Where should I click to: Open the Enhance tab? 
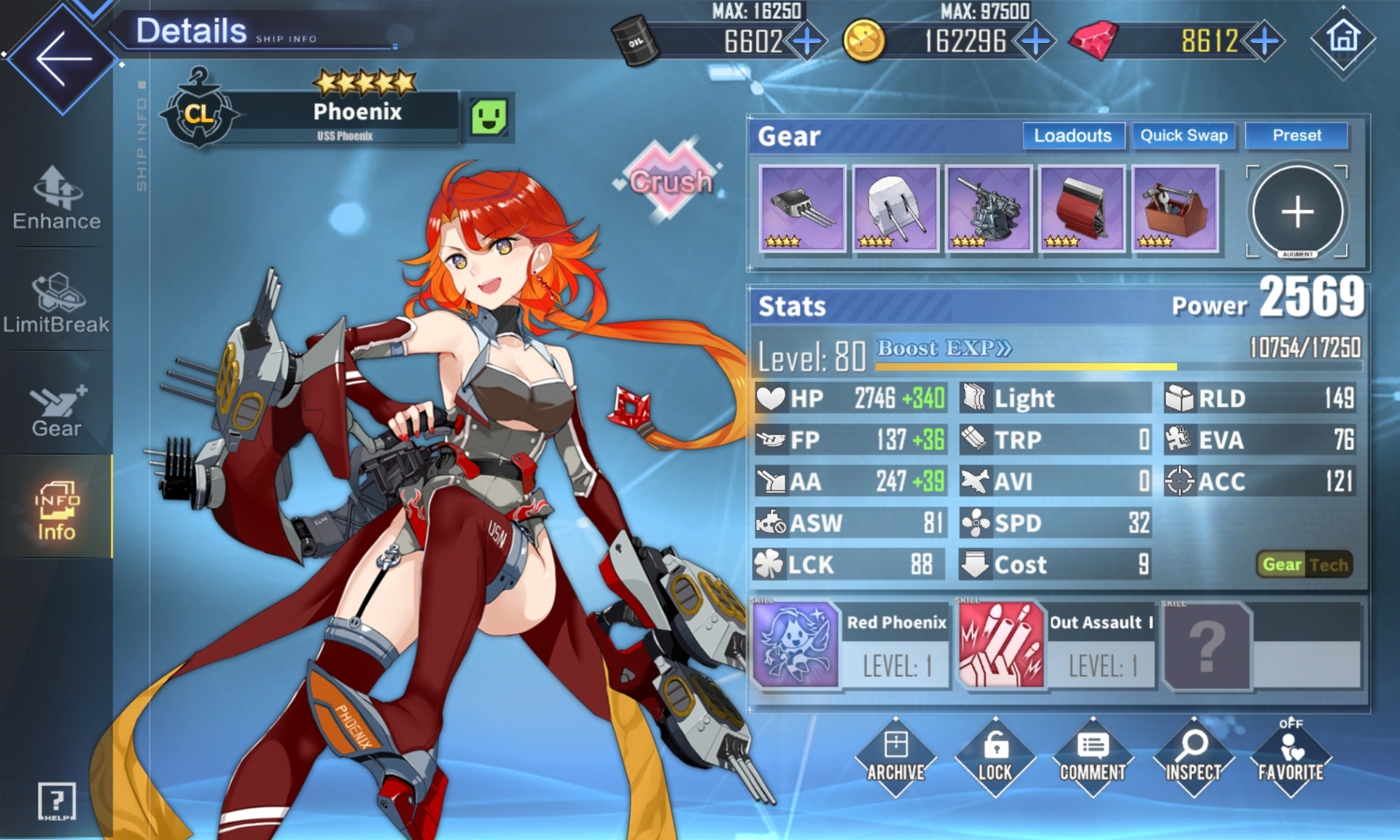(57, 198)
